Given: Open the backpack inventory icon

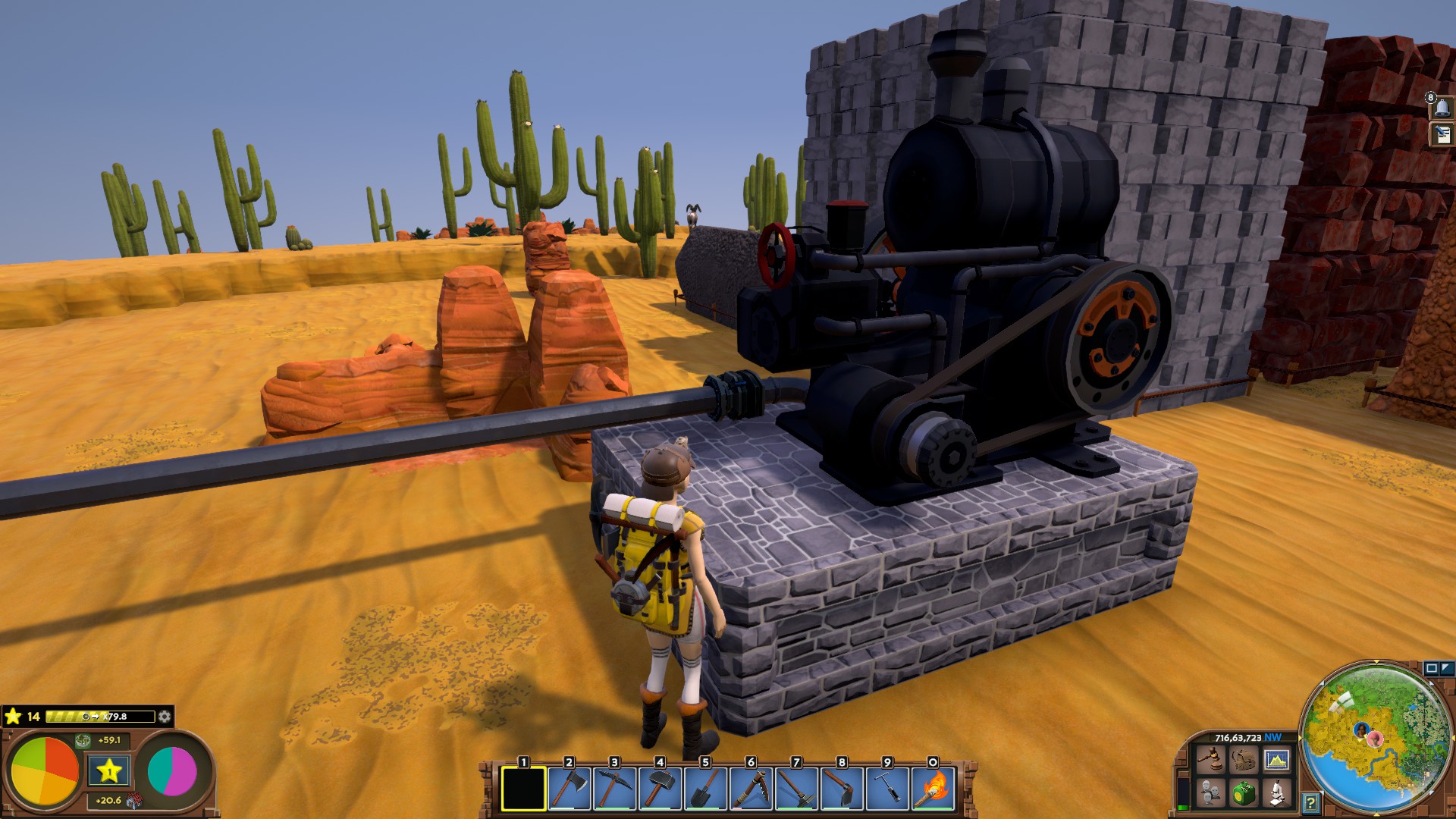Looking at the screenshot, I should click(1244, 760).
